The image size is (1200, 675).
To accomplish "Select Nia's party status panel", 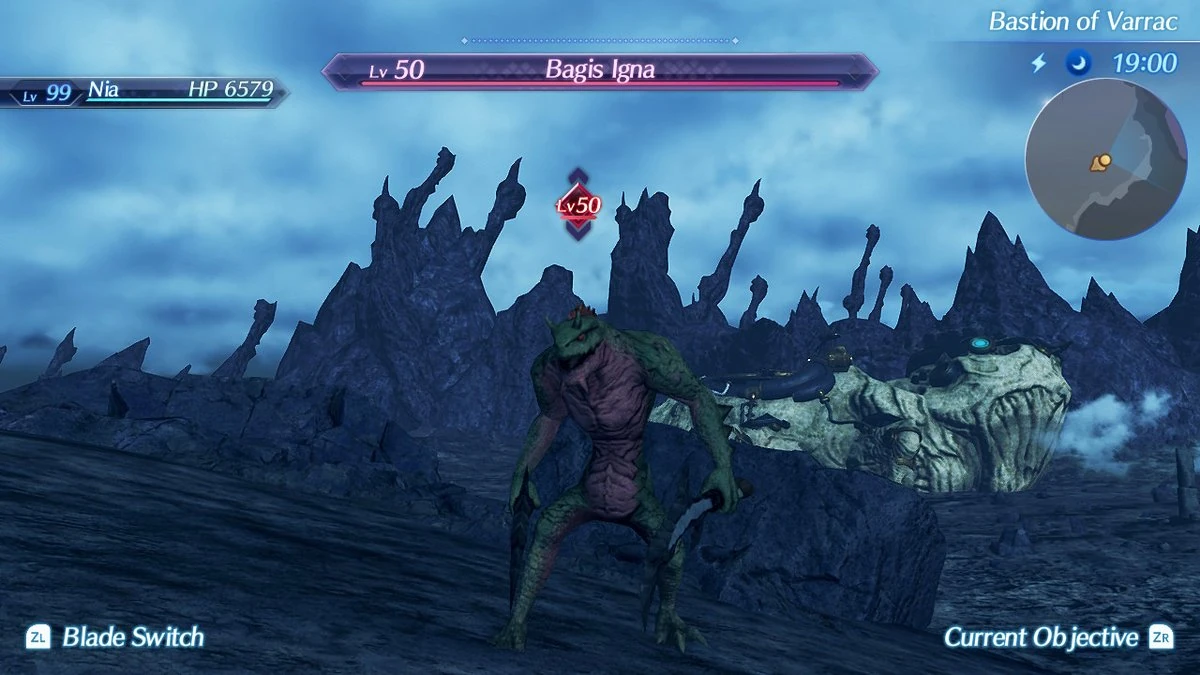I will pyautogui.click(x=145, y=91).
